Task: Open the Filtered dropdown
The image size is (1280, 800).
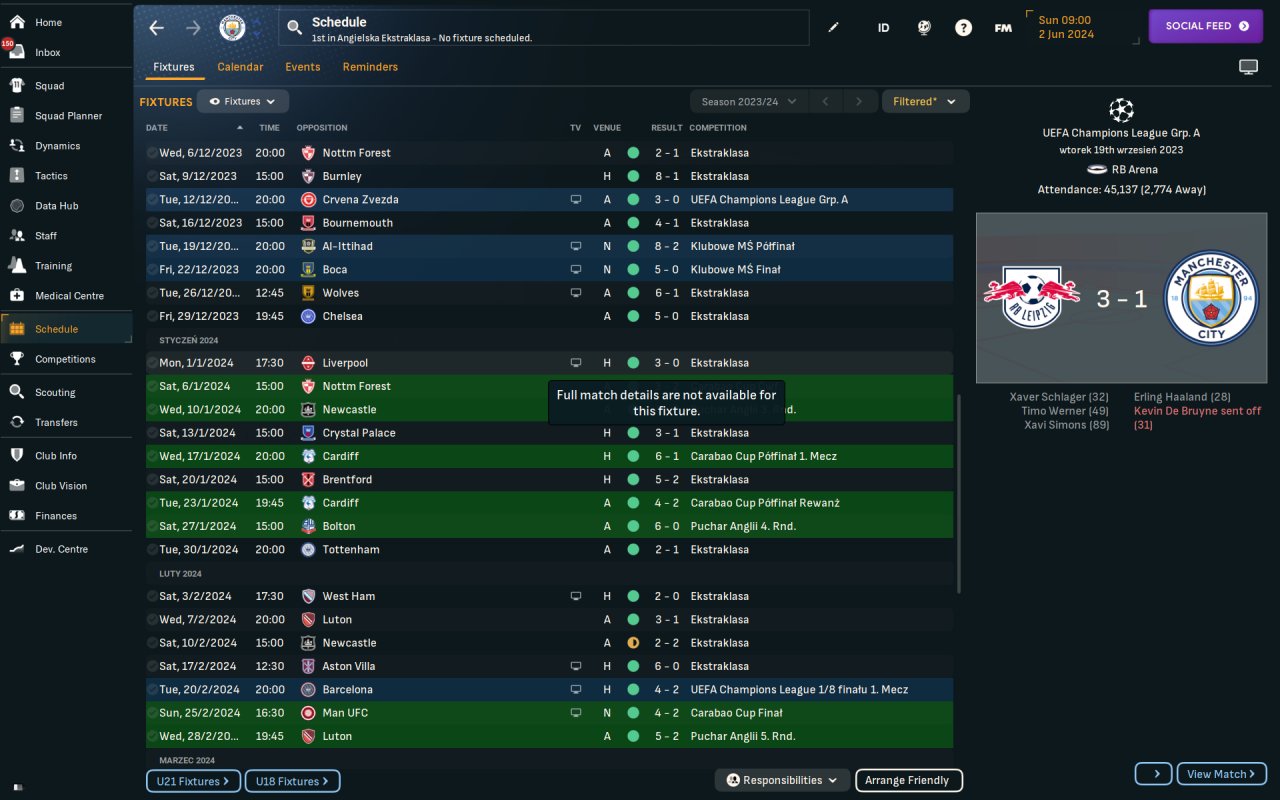Action: tap(925, 102)
